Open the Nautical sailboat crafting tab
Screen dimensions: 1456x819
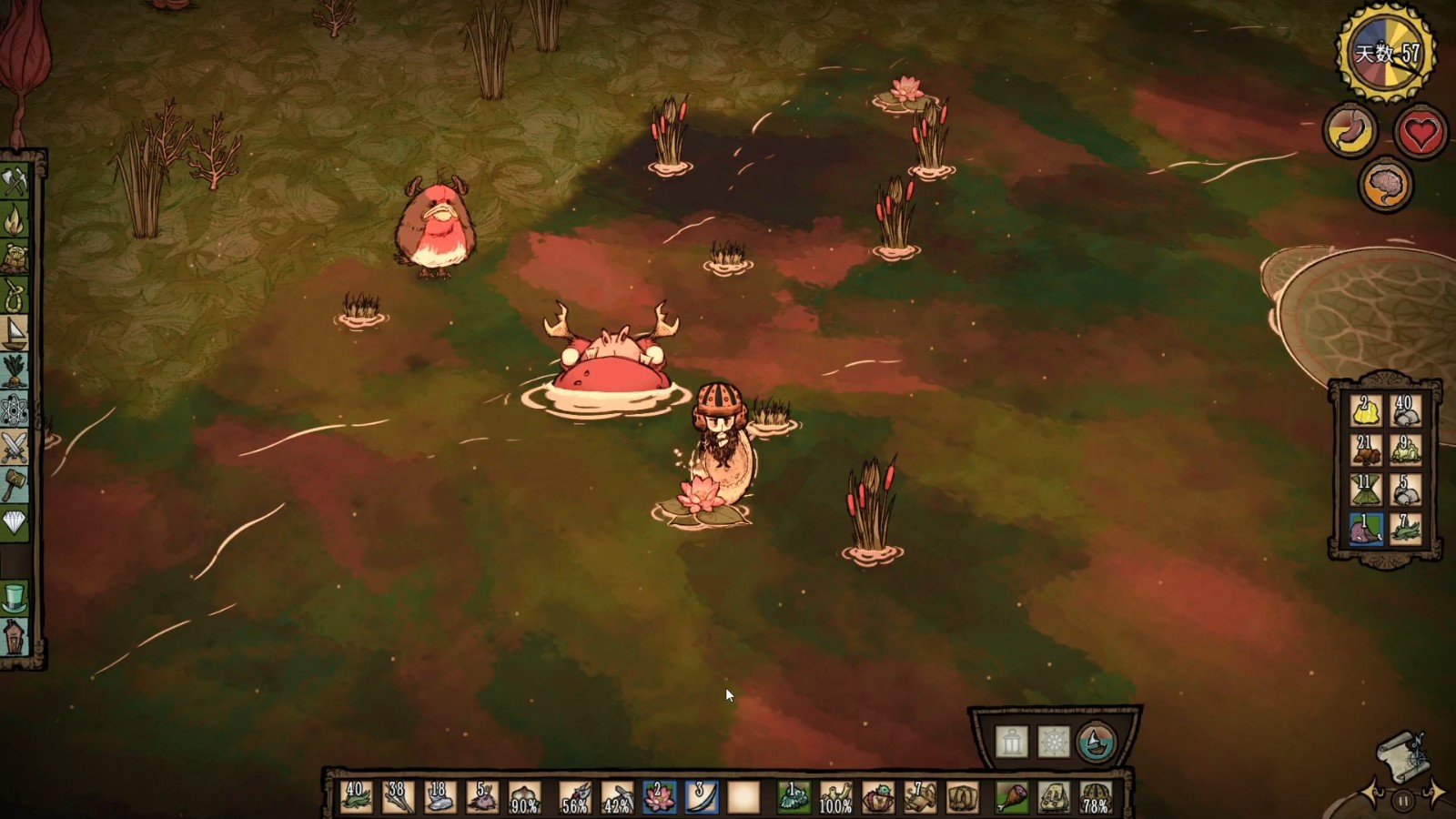click(15, 333)
